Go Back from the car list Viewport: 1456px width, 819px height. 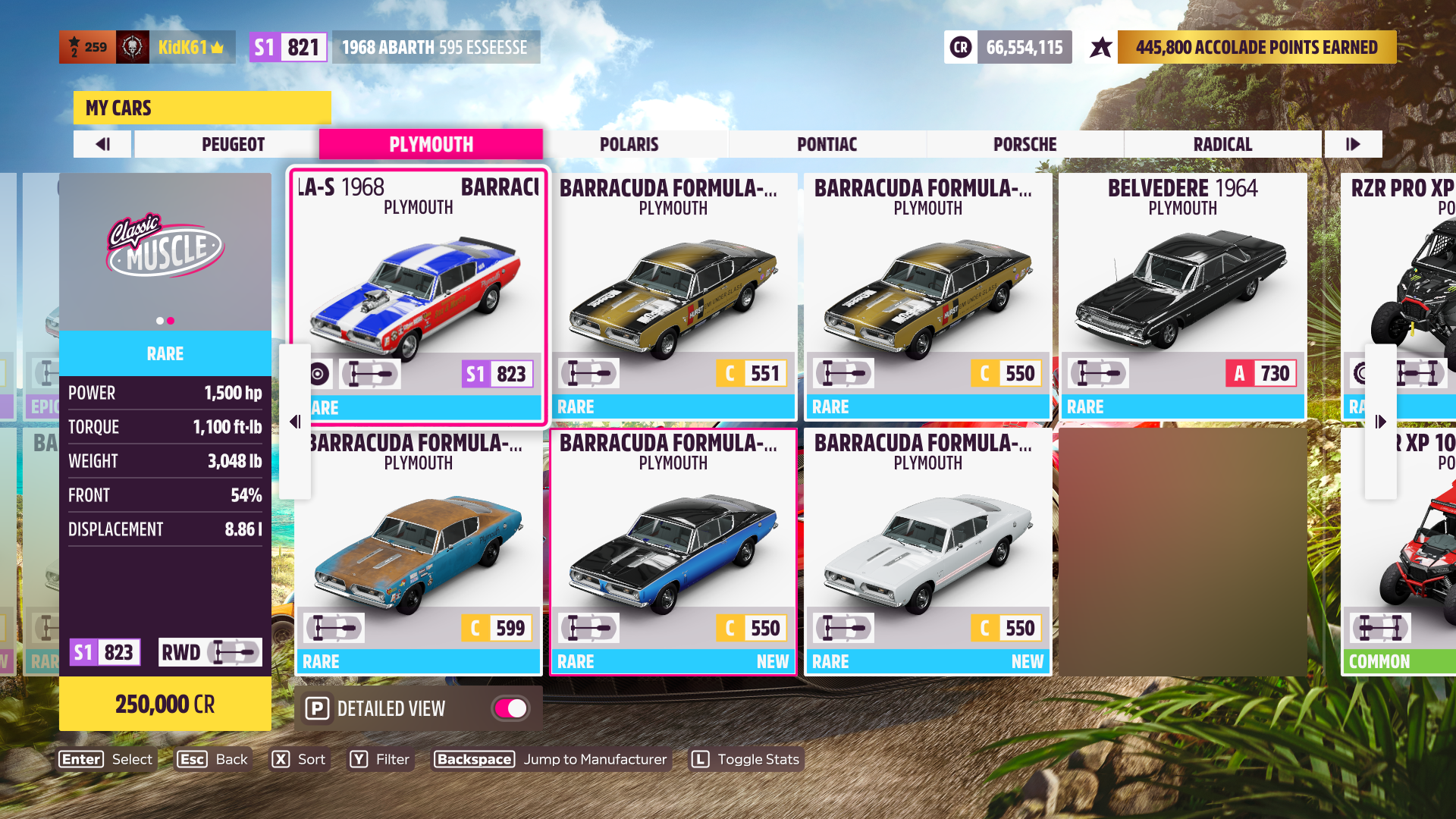coord(213,759)
